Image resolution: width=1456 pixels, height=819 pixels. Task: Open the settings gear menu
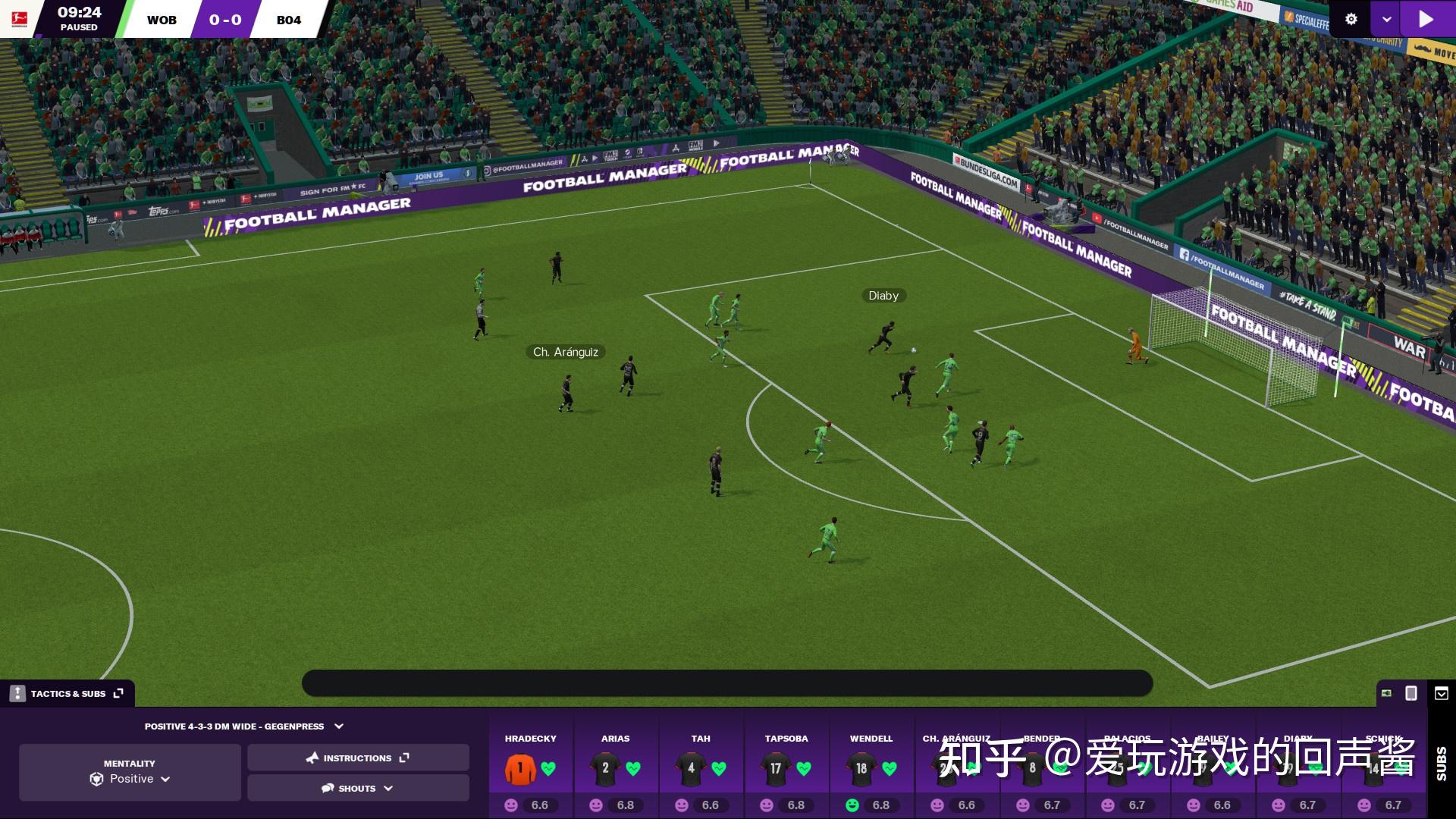point(1351,19)
